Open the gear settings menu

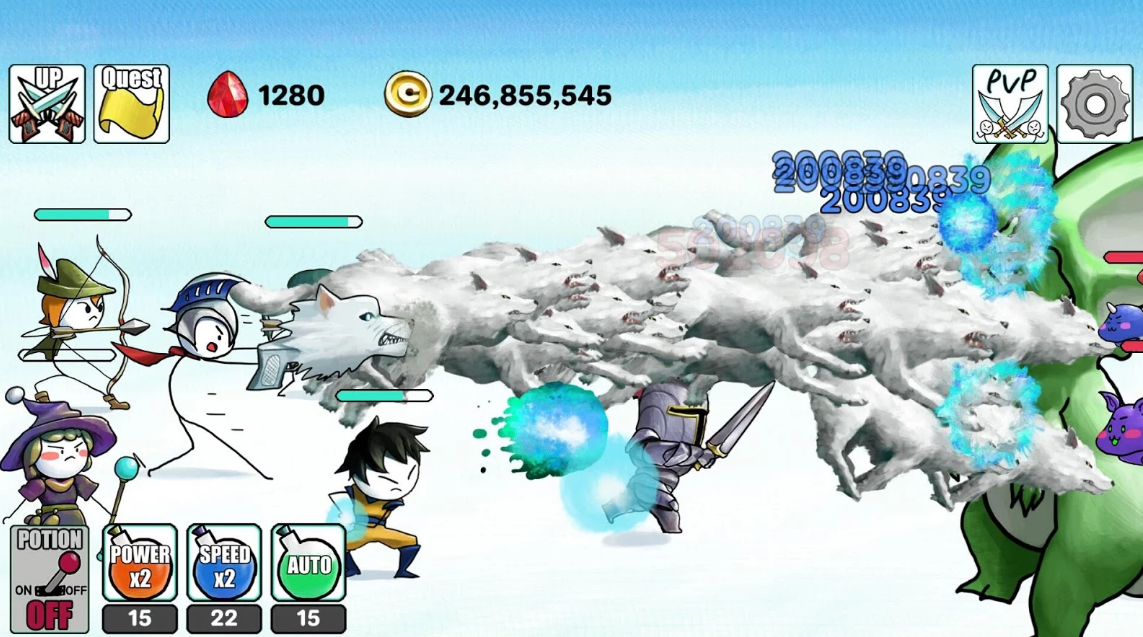tap(1094, 104)
